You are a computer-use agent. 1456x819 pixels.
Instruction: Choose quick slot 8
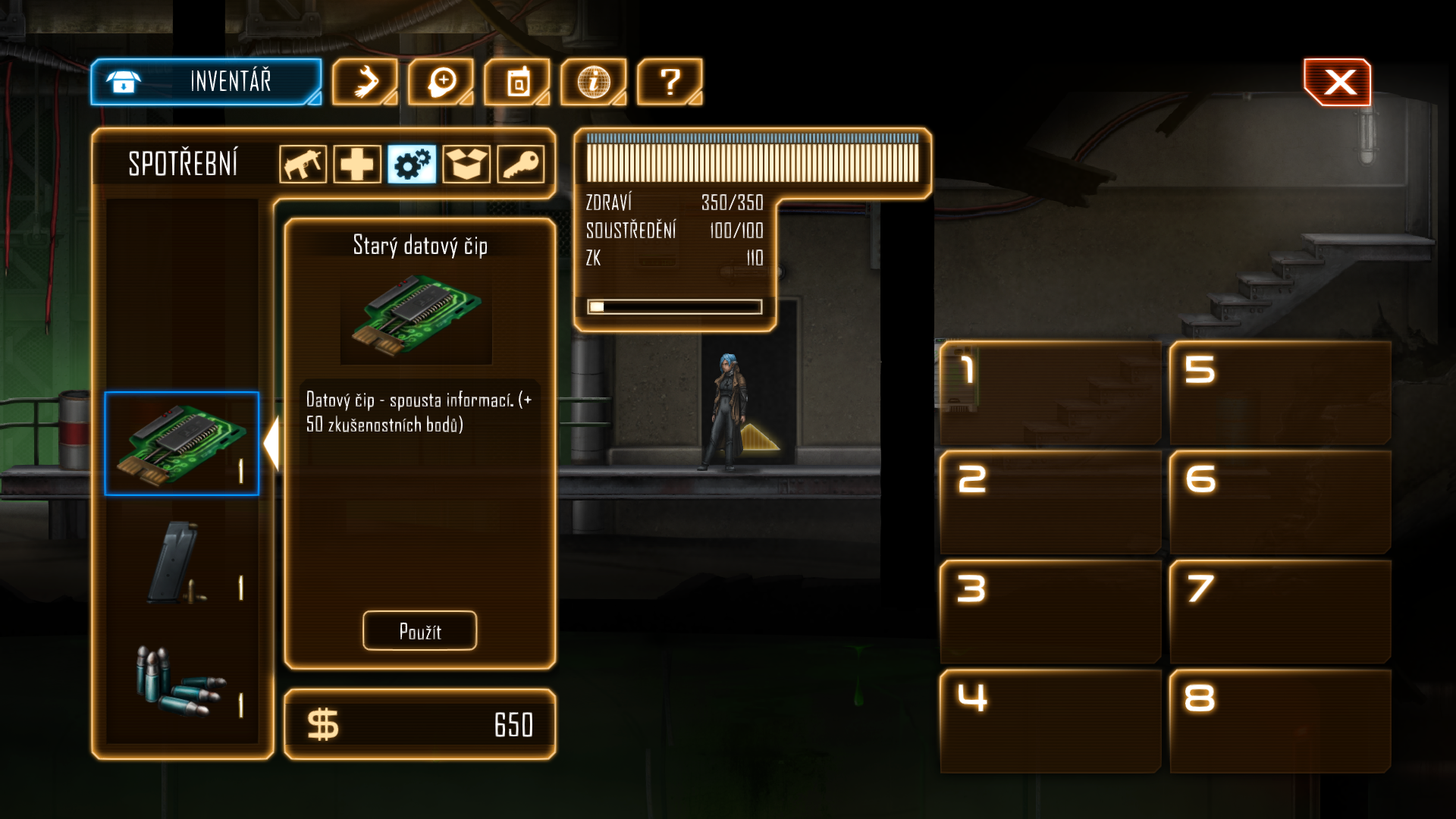pos(1280,720)
